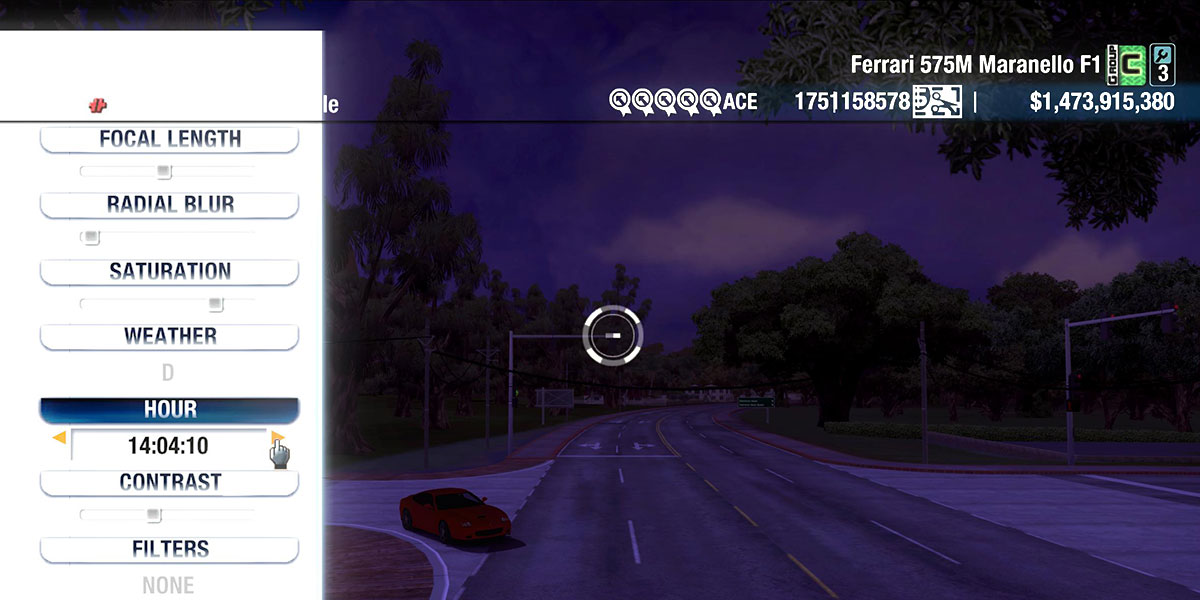Image resolution: width=1200 pixels, height=600 pixels.
Task: Choose the Contrast option
Action: [169, 482]
